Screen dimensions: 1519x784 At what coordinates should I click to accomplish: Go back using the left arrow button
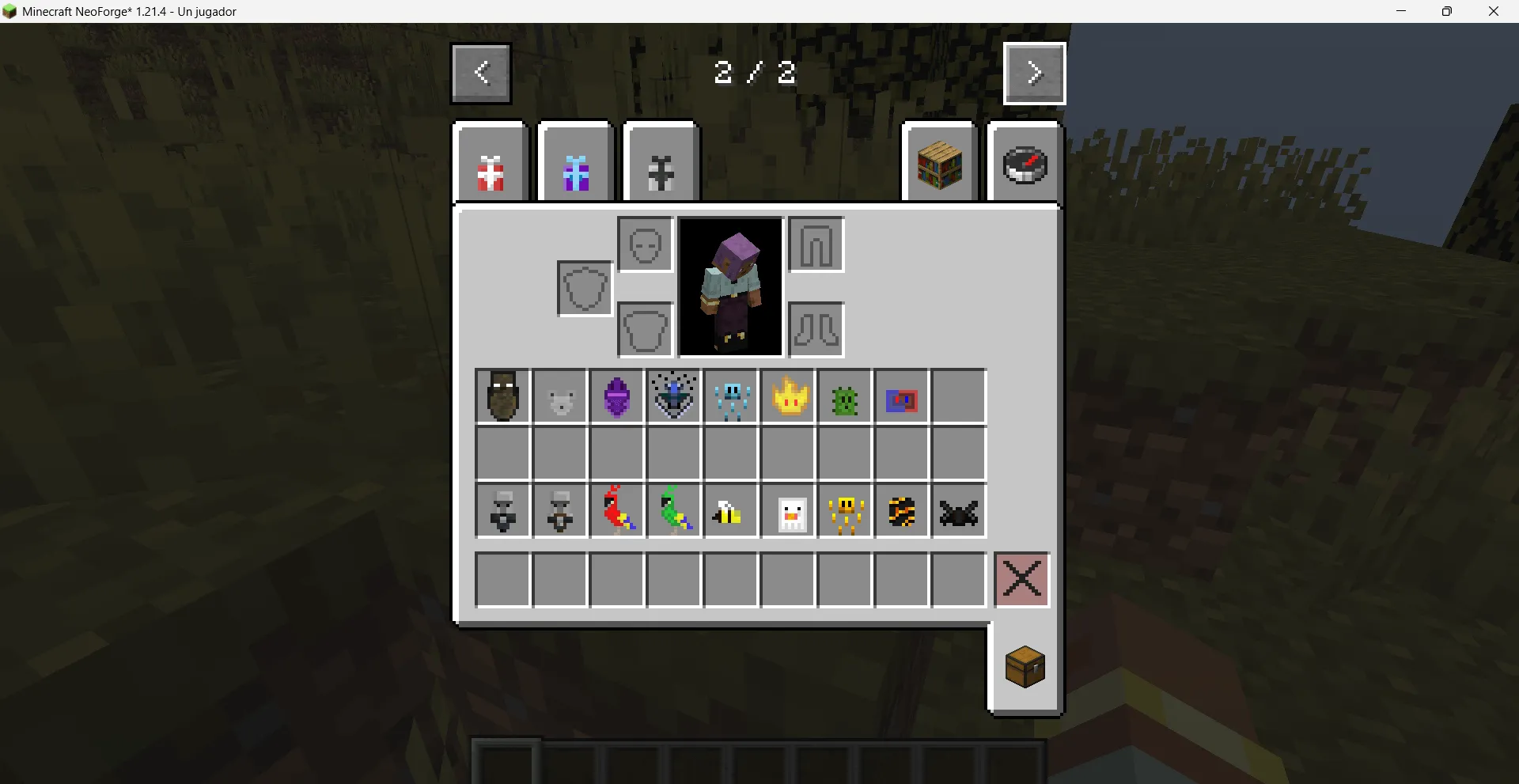tap(480, 73)
